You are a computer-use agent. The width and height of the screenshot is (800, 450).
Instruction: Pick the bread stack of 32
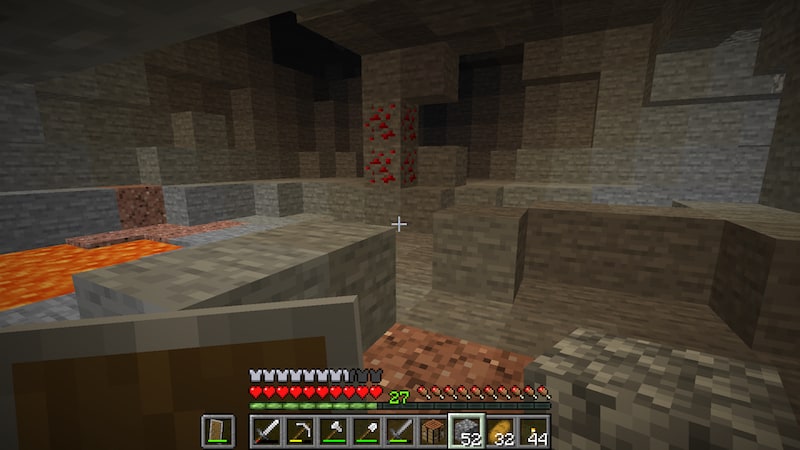[x=499, y=431]
